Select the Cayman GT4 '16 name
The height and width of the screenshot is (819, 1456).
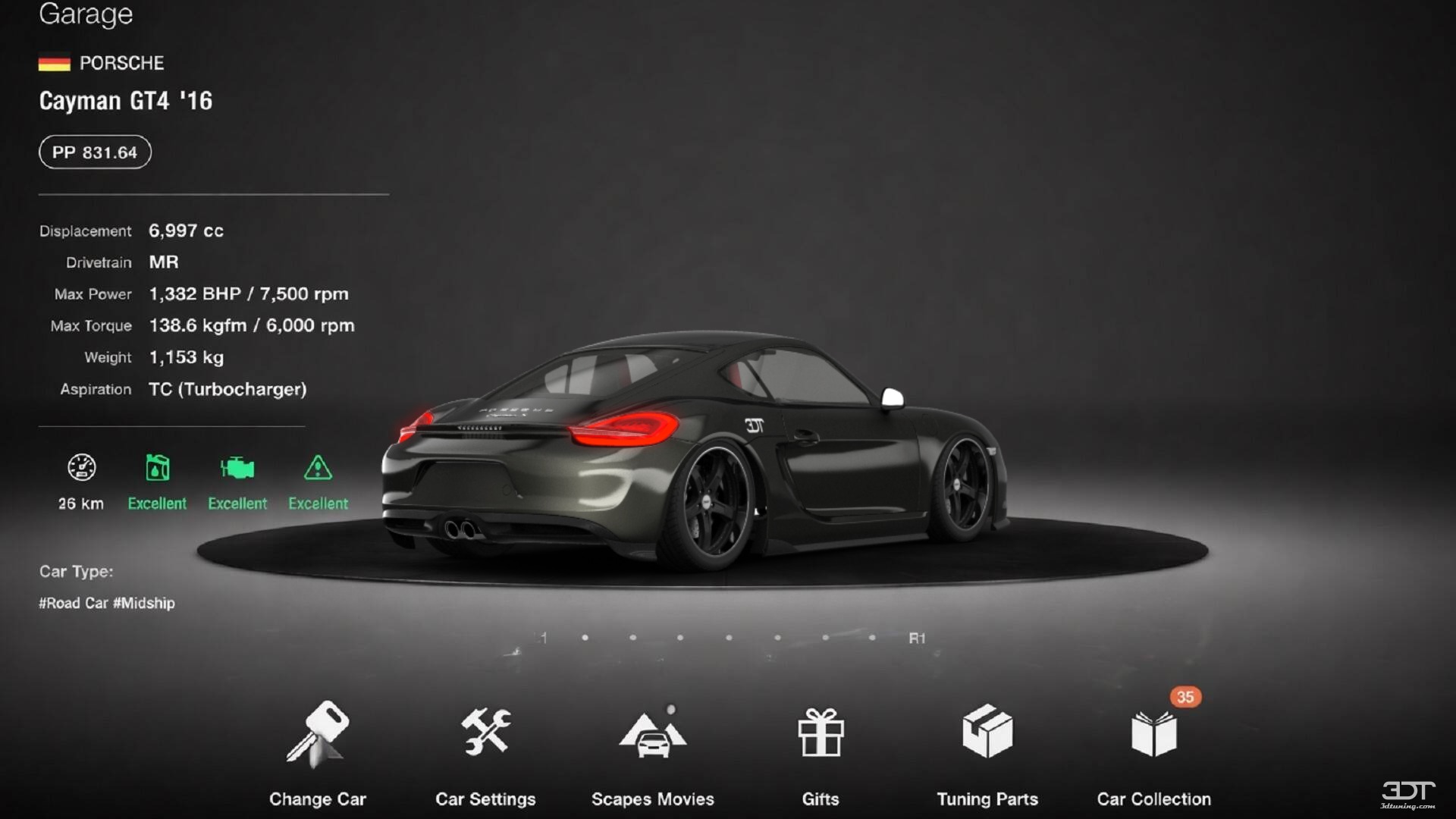tap(126, 101)
